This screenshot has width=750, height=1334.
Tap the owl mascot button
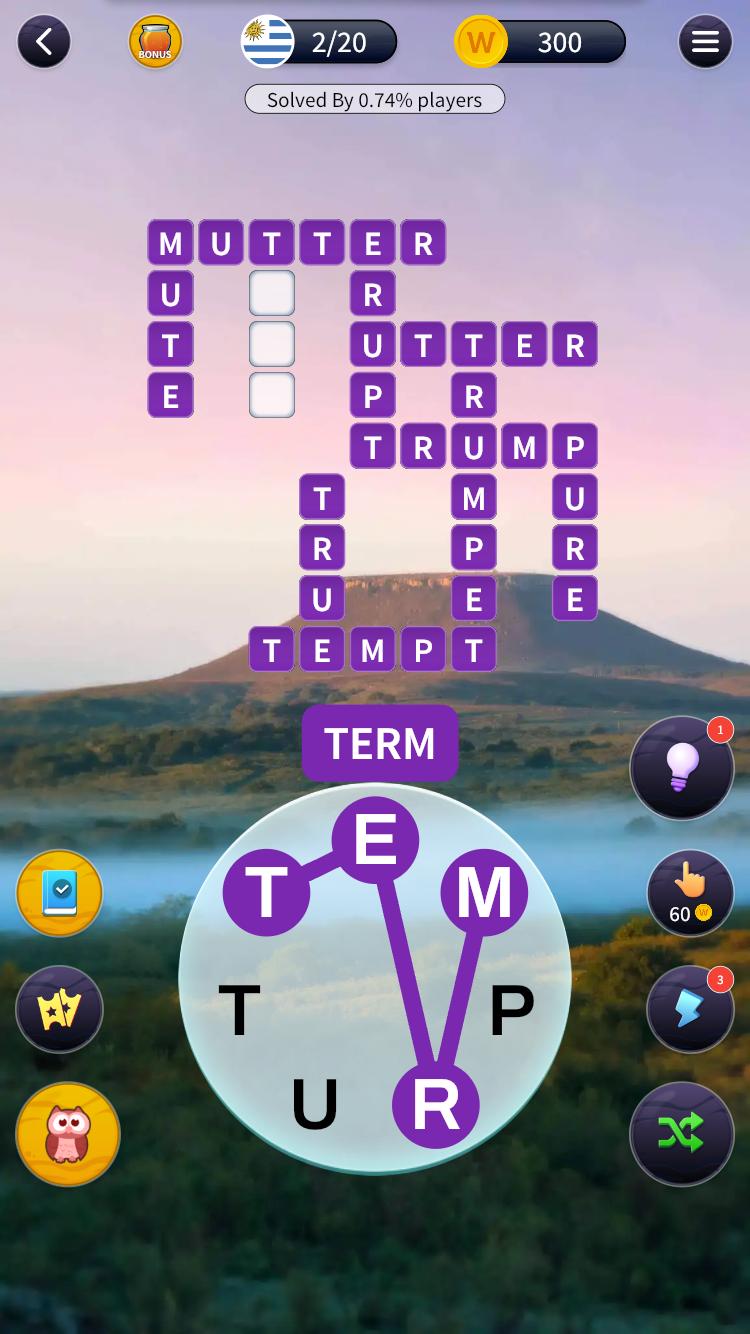tap(68, 1134)
